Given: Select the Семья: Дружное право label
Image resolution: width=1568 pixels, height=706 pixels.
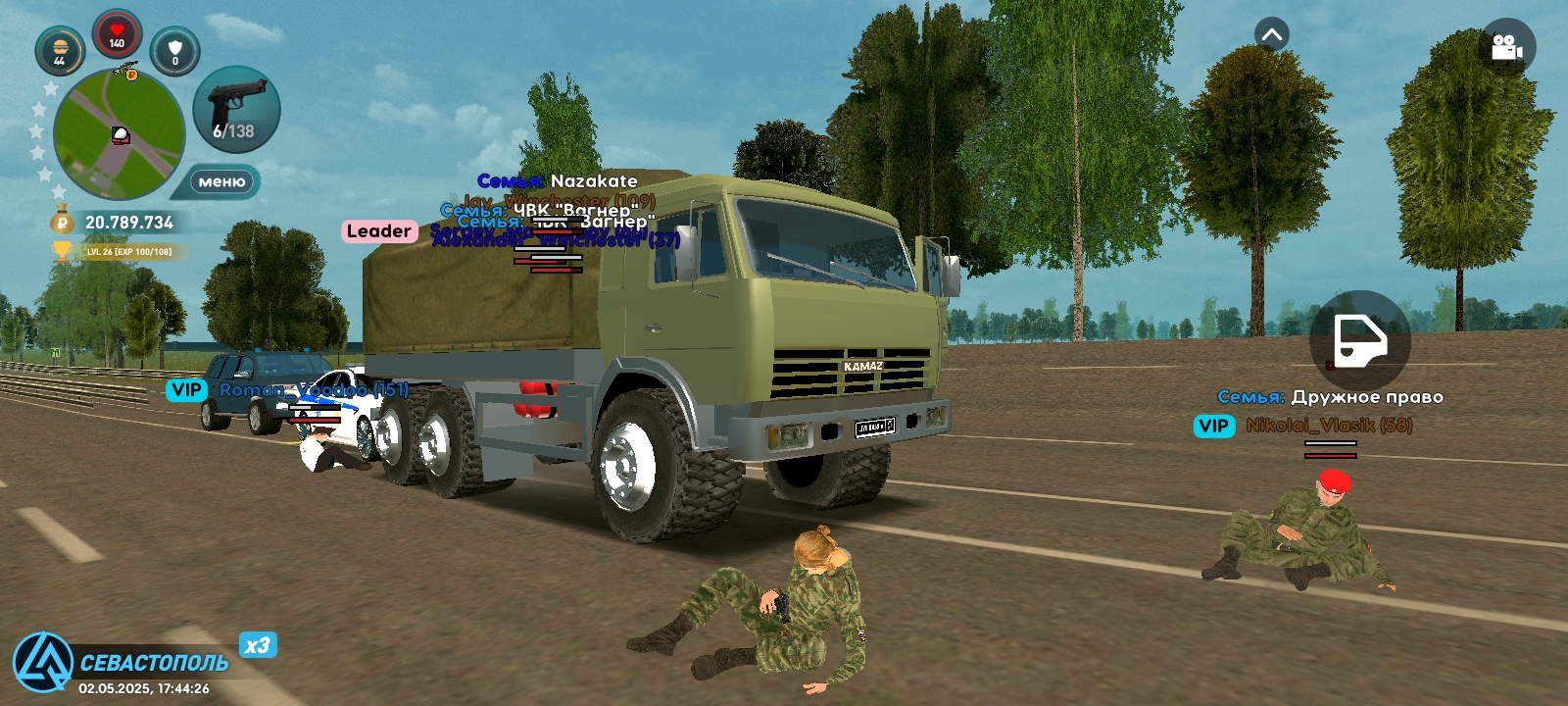Looking at the screenshot, I should tap(1329, 396).
